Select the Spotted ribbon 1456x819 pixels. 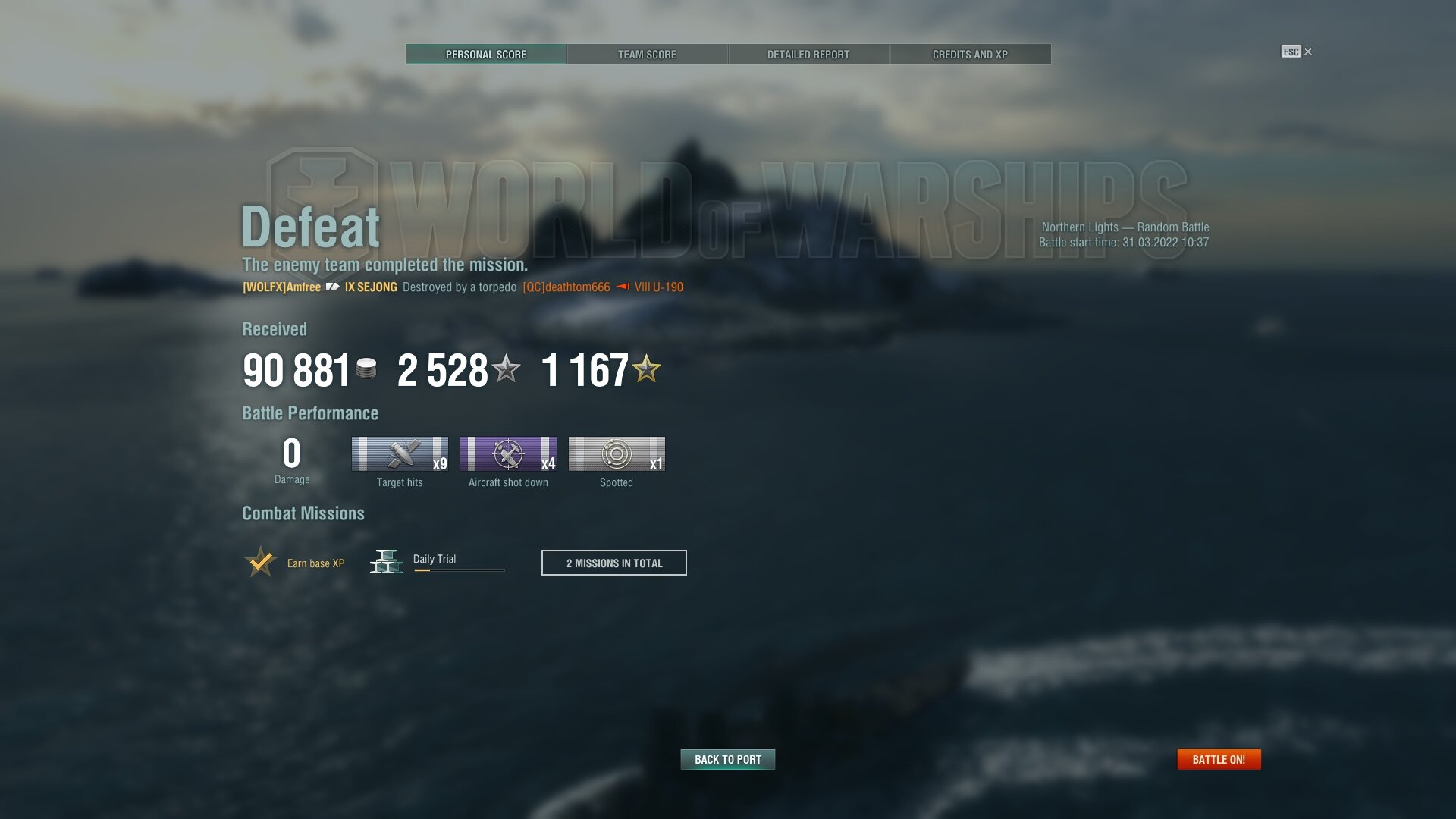(617, 453)
